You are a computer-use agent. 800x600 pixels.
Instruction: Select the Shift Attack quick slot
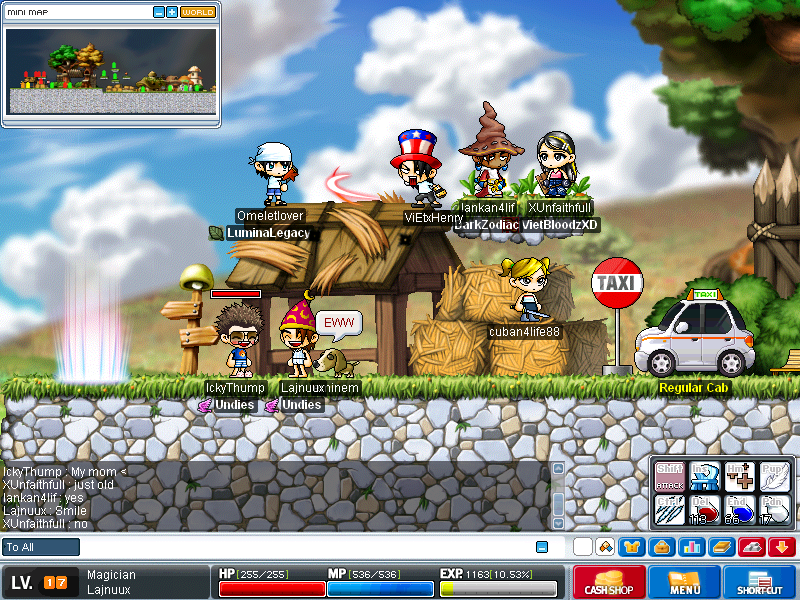click(669, 475)
